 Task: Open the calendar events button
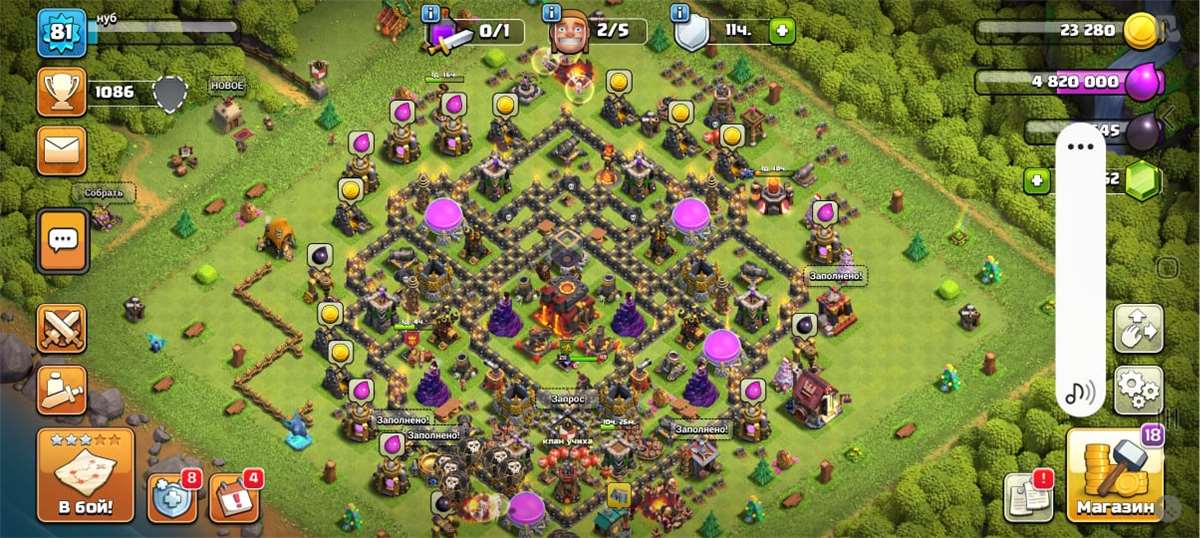tap(233, 497)
